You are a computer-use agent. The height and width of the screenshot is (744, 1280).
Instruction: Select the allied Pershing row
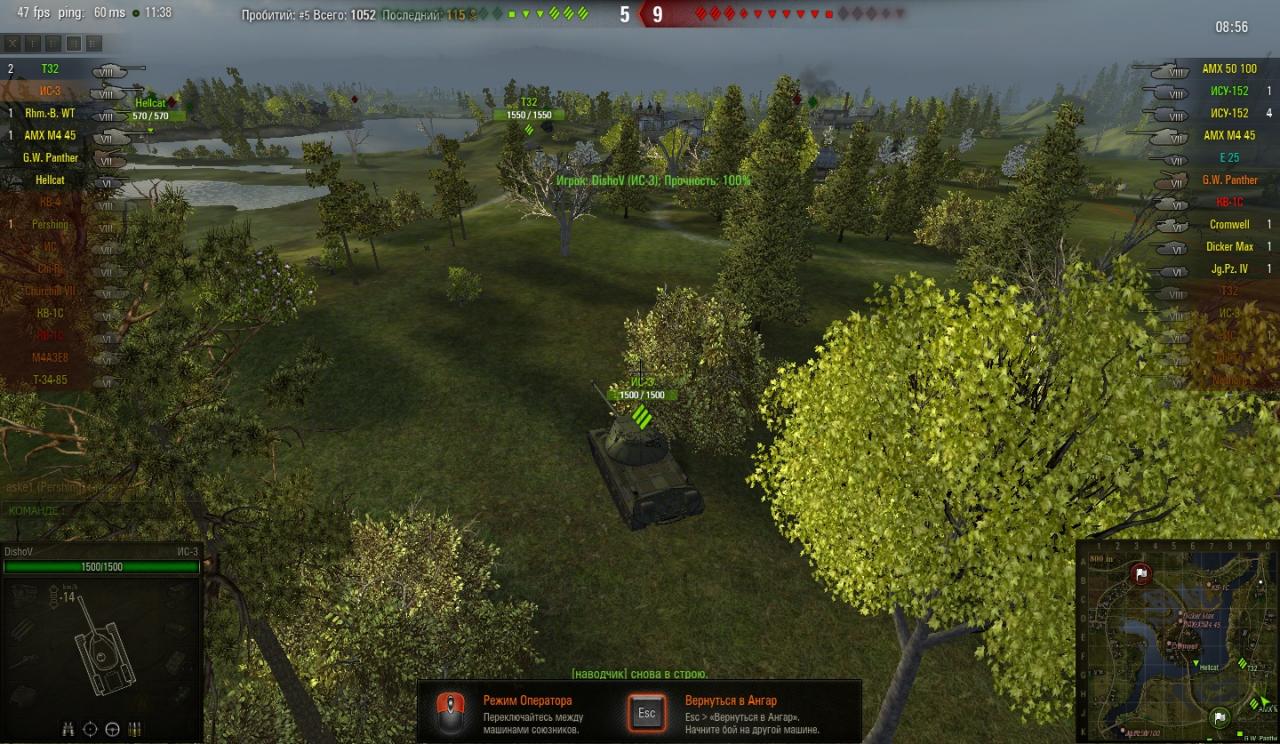coord(50,224)
